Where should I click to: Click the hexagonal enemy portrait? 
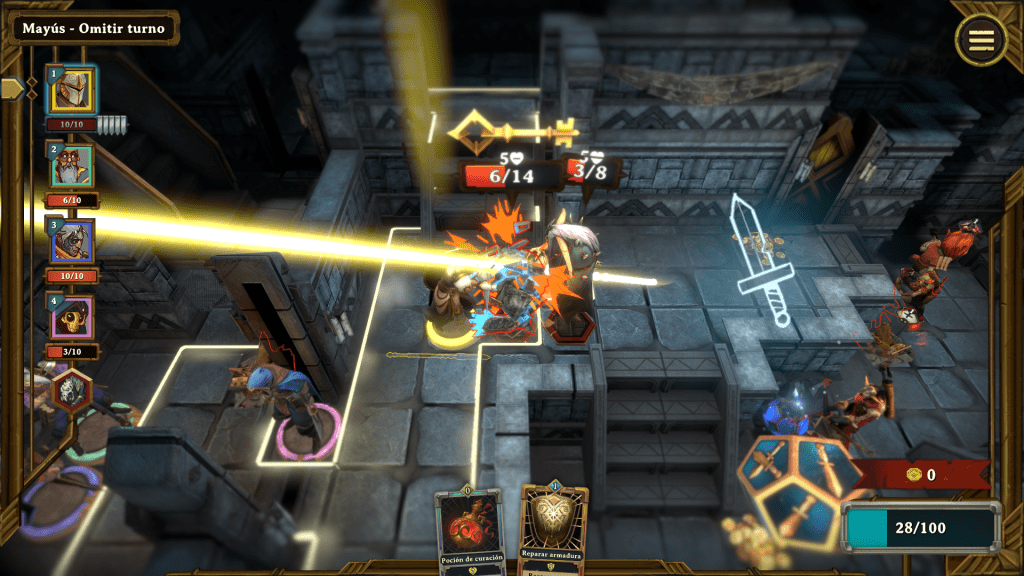point(72,390)
